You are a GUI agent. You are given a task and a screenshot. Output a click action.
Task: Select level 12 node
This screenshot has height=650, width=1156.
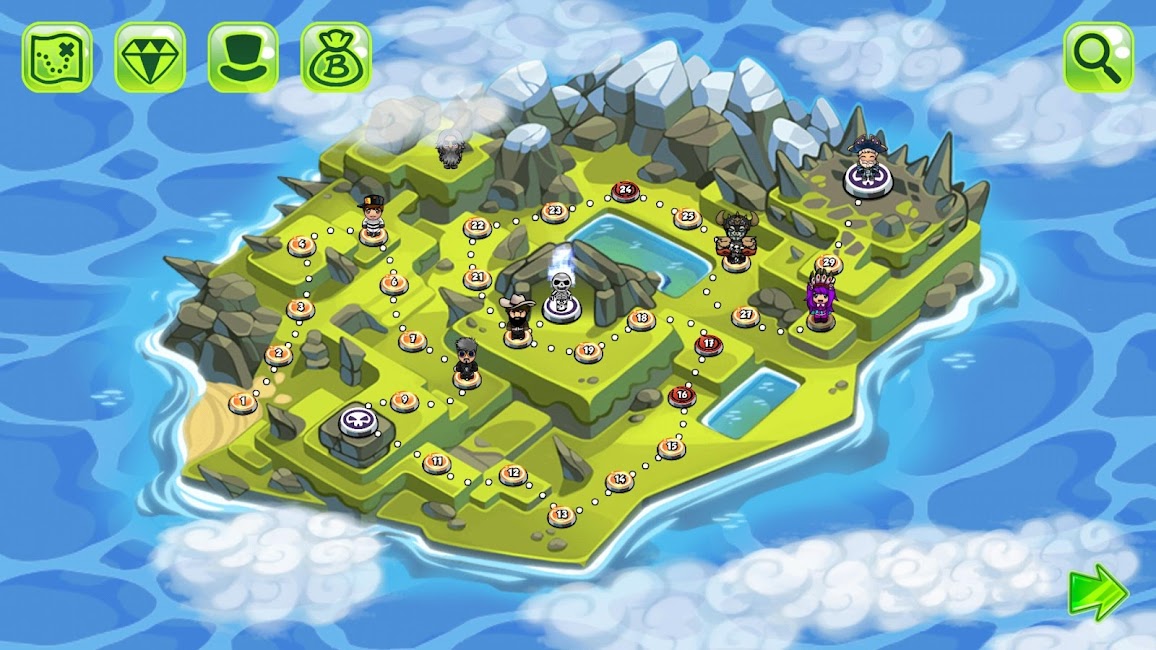click(x=513, y=474)
